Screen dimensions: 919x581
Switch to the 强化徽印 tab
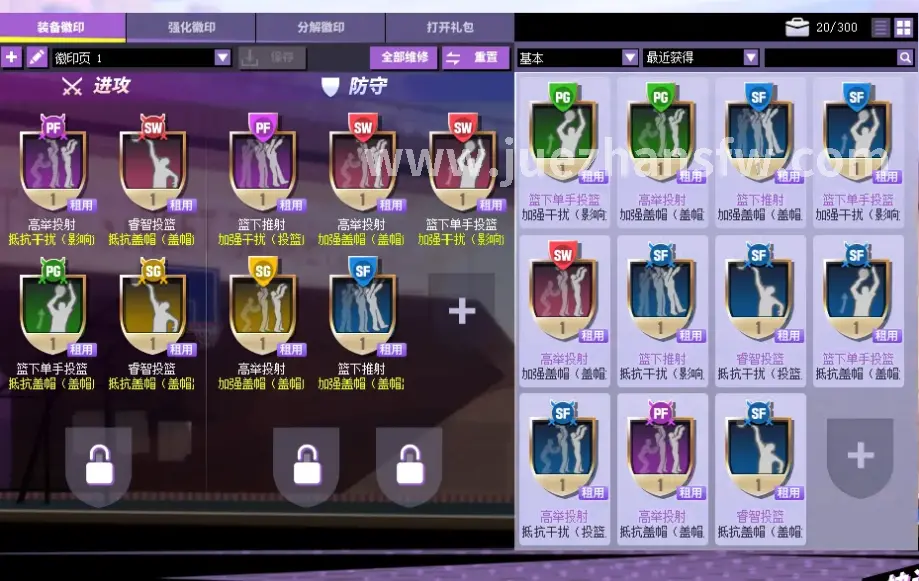[191, 28]
